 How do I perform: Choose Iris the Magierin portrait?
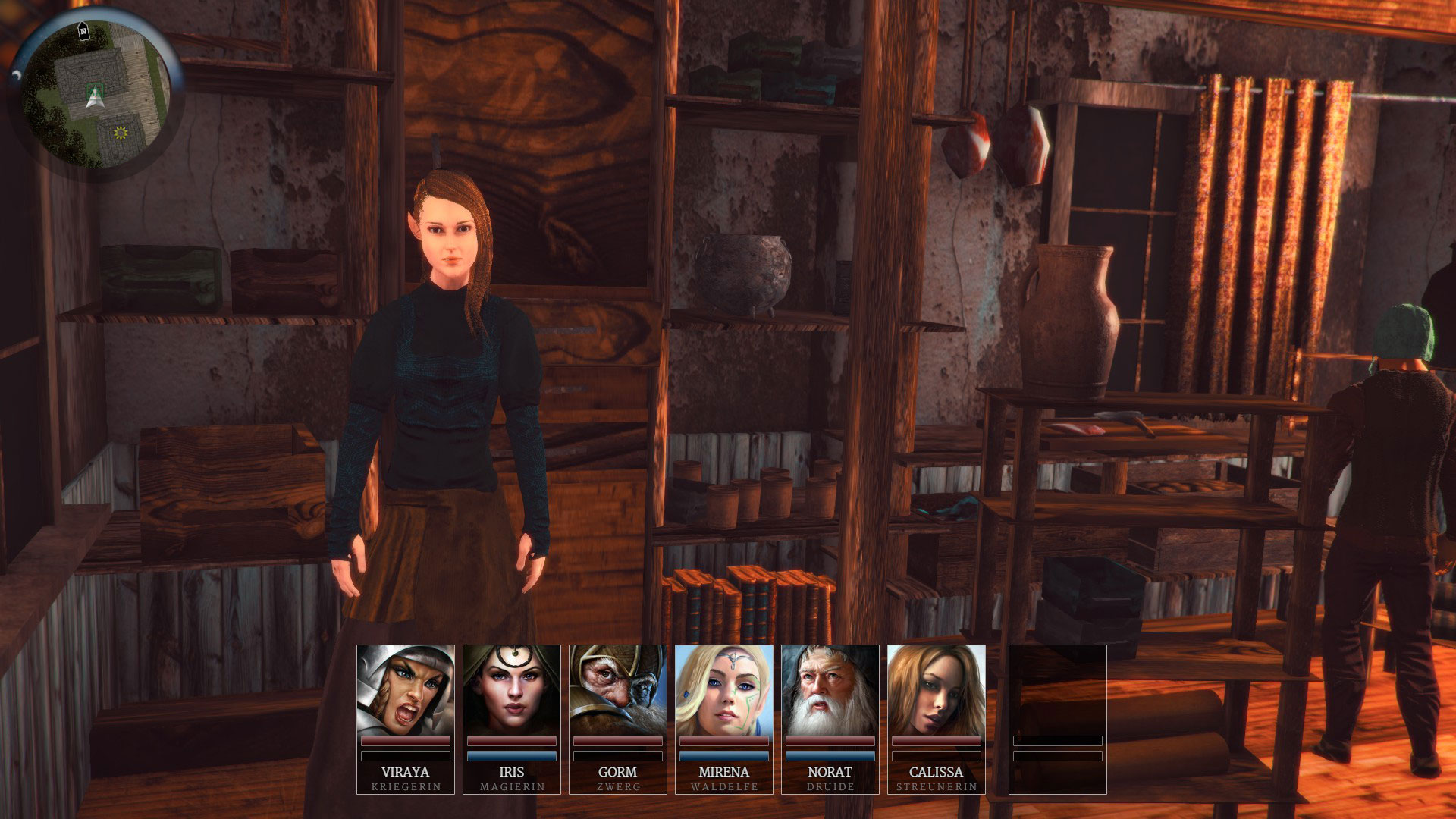512,691
